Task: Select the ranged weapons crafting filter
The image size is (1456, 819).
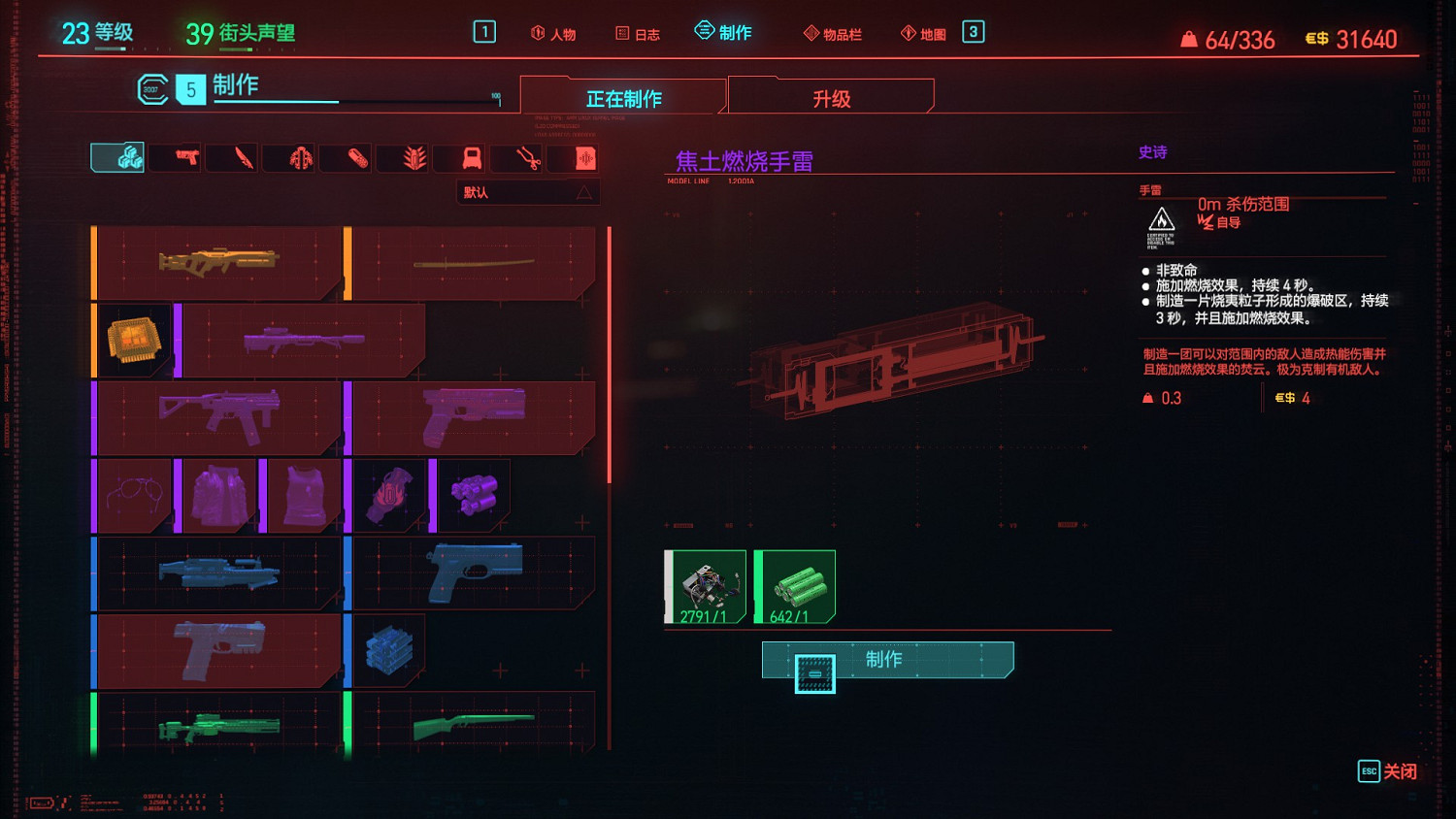Action: [175, 157]
